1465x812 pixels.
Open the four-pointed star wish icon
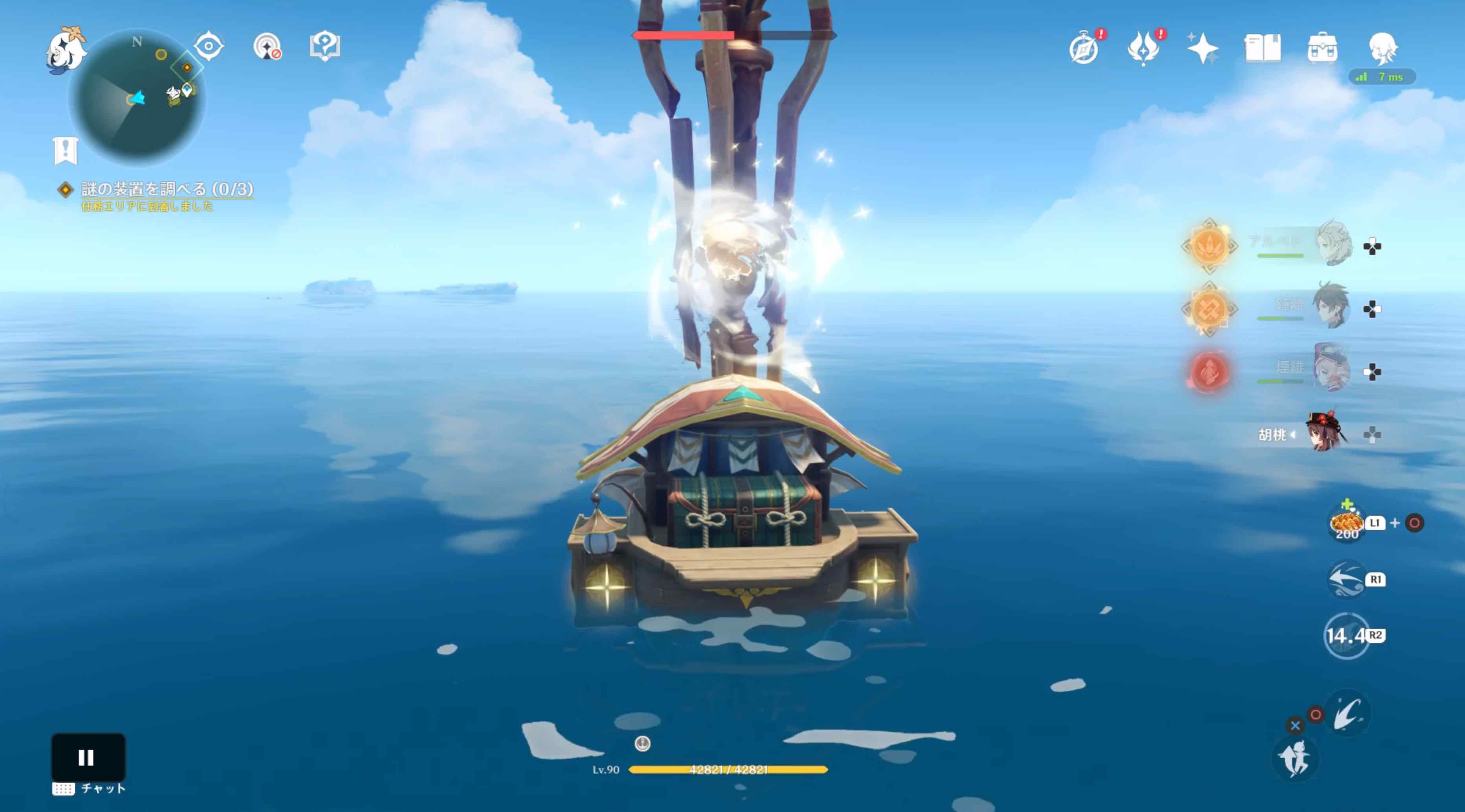pos(1202,49)
